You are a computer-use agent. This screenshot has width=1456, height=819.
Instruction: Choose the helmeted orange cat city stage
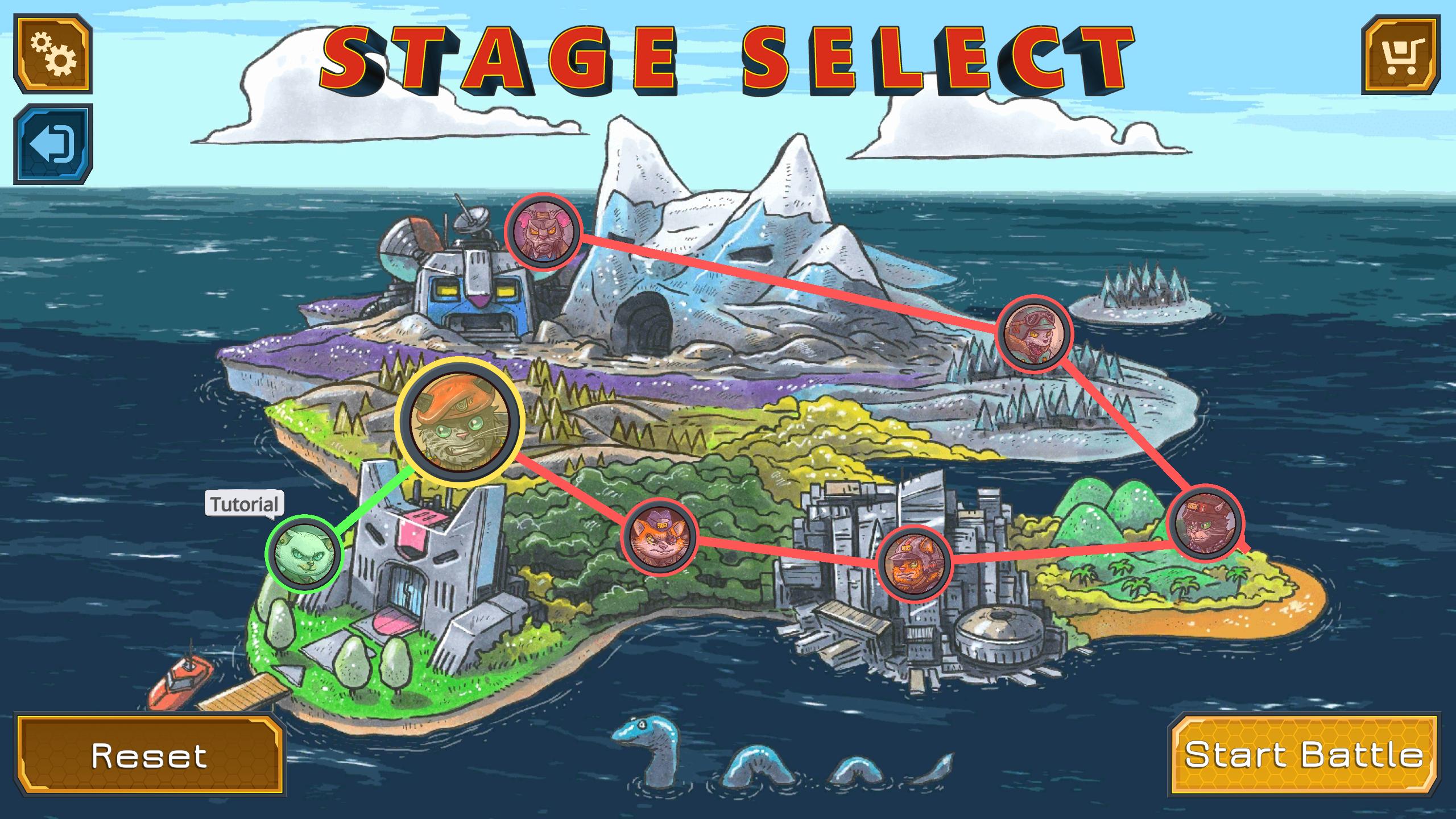click(x=915, y=563)
